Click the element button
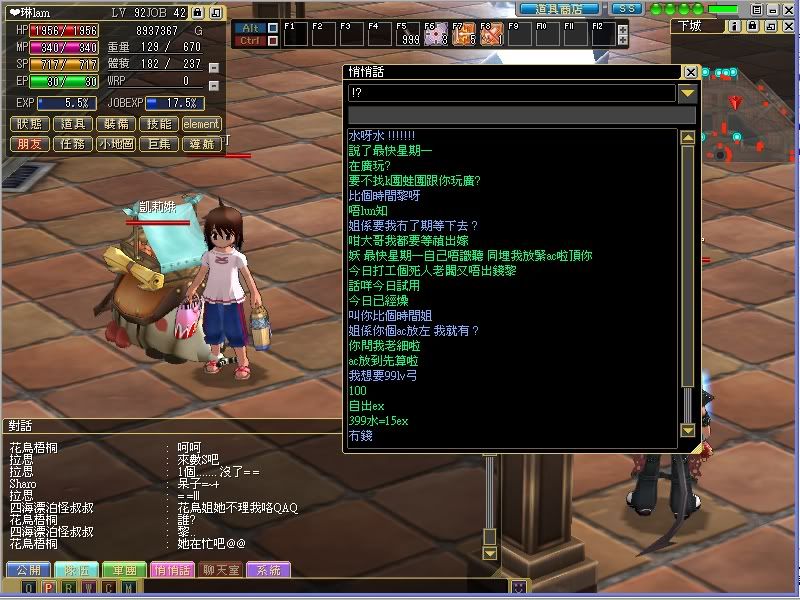Viewport: 800px width, 600px height. tap(201, 124)
